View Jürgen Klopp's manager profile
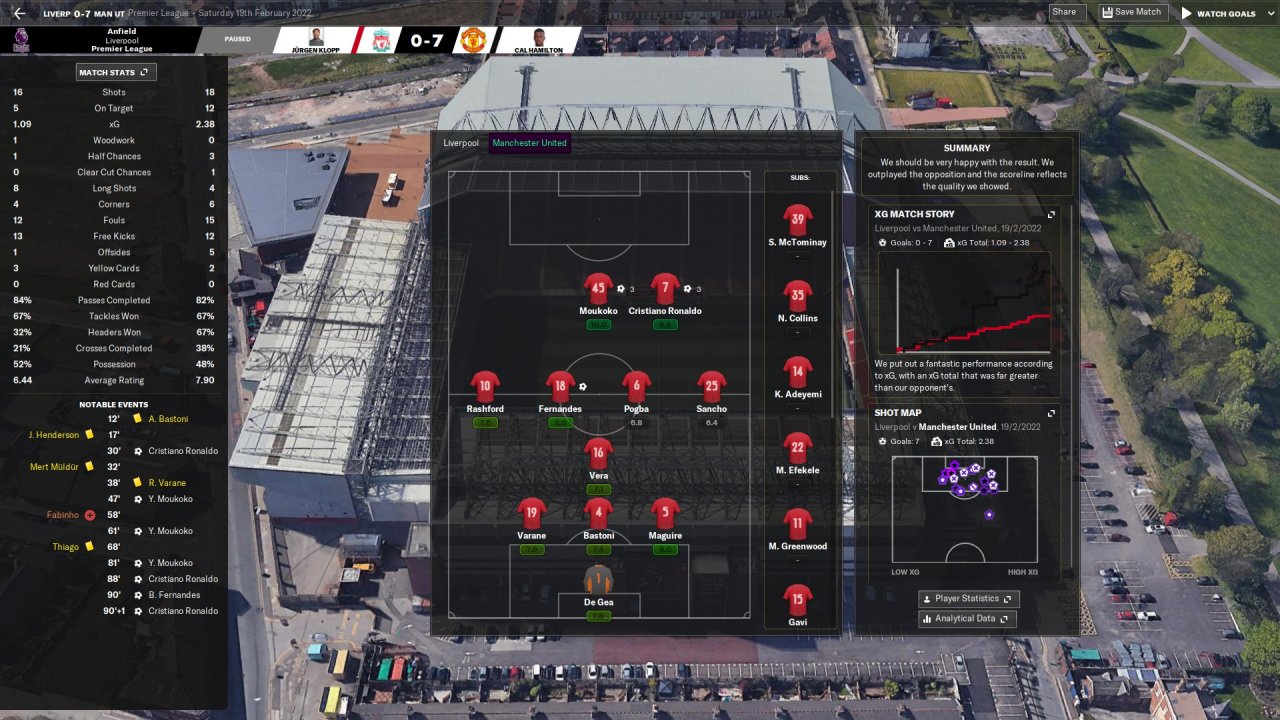1280x720 pixels. (x=315, y=41)
